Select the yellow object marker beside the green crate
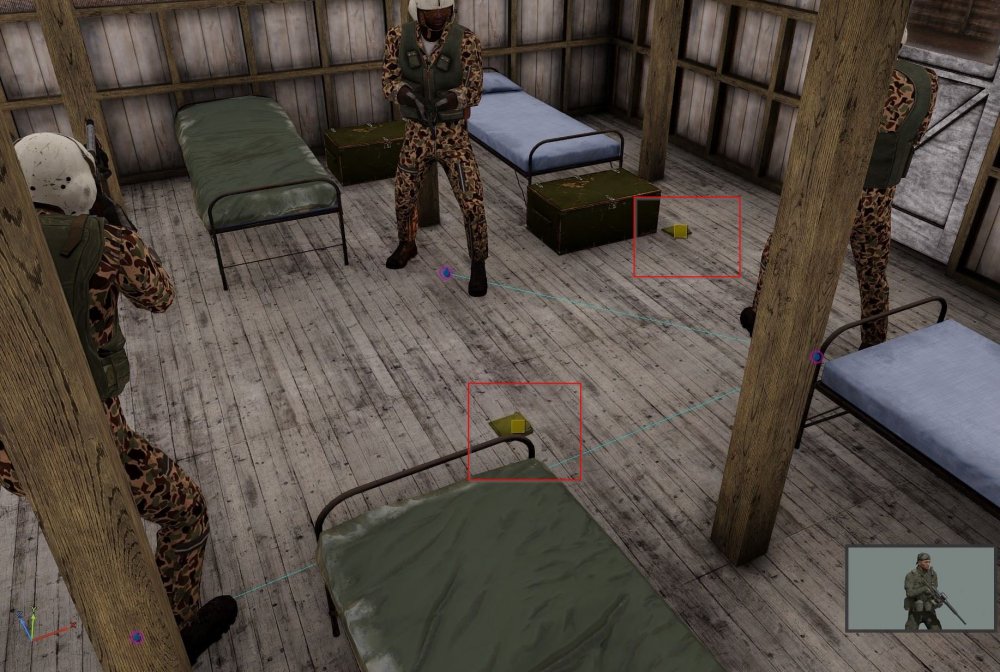 pyautogui.click(x=679, y=231)
